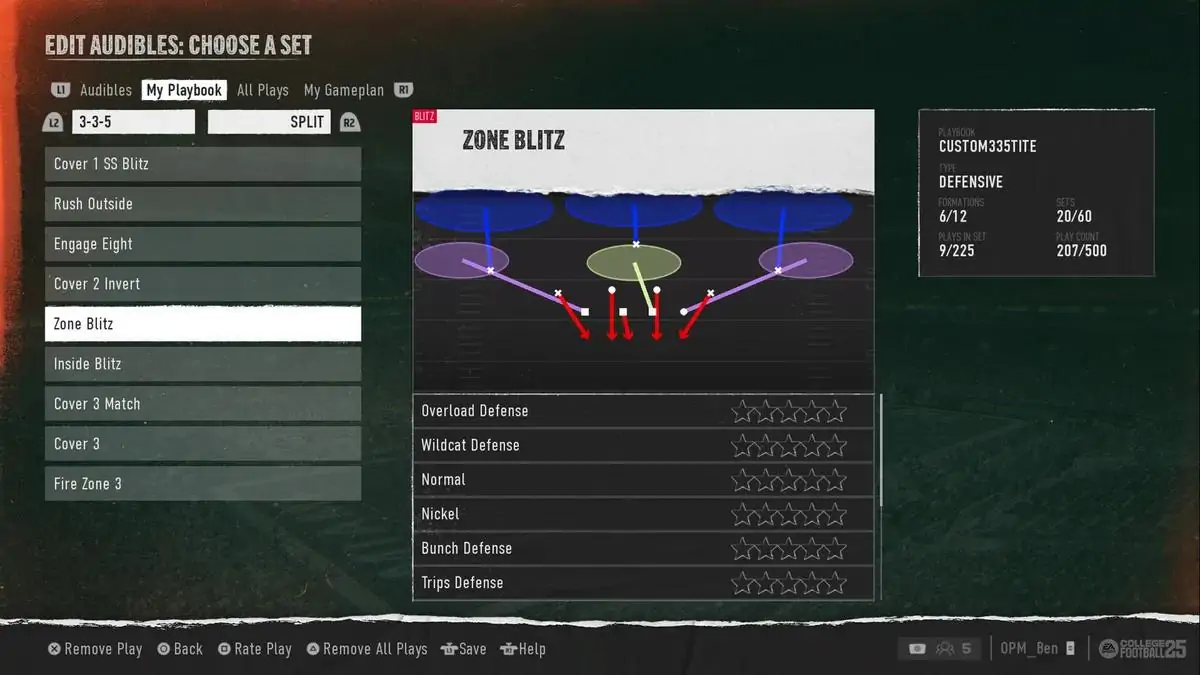Choose the highlighted Zone Blitz play
Screen dimensions: 1200x675
tap(202, 324)
